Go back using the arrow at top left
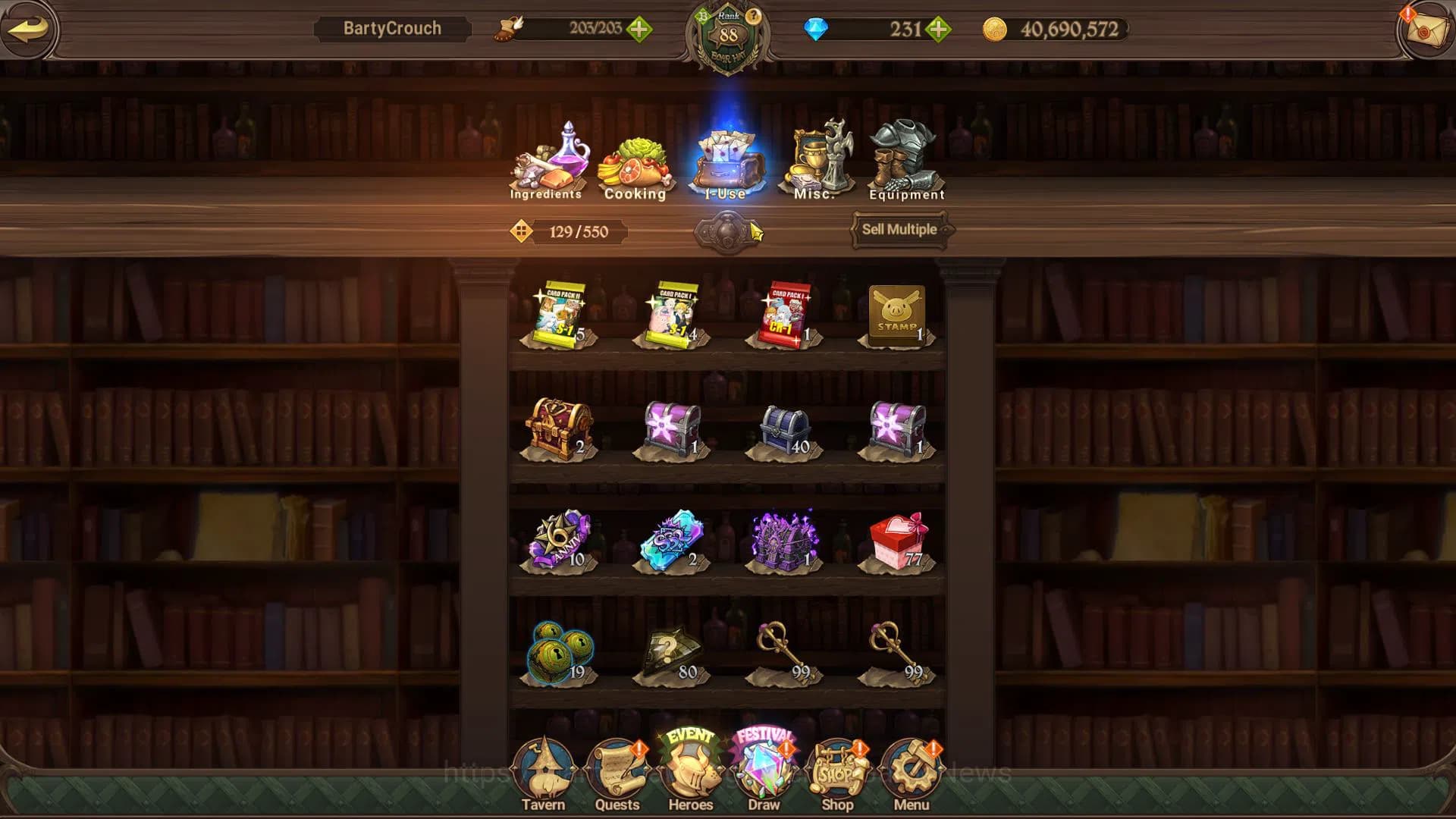1456x819 pixels. tap(29, 29)
